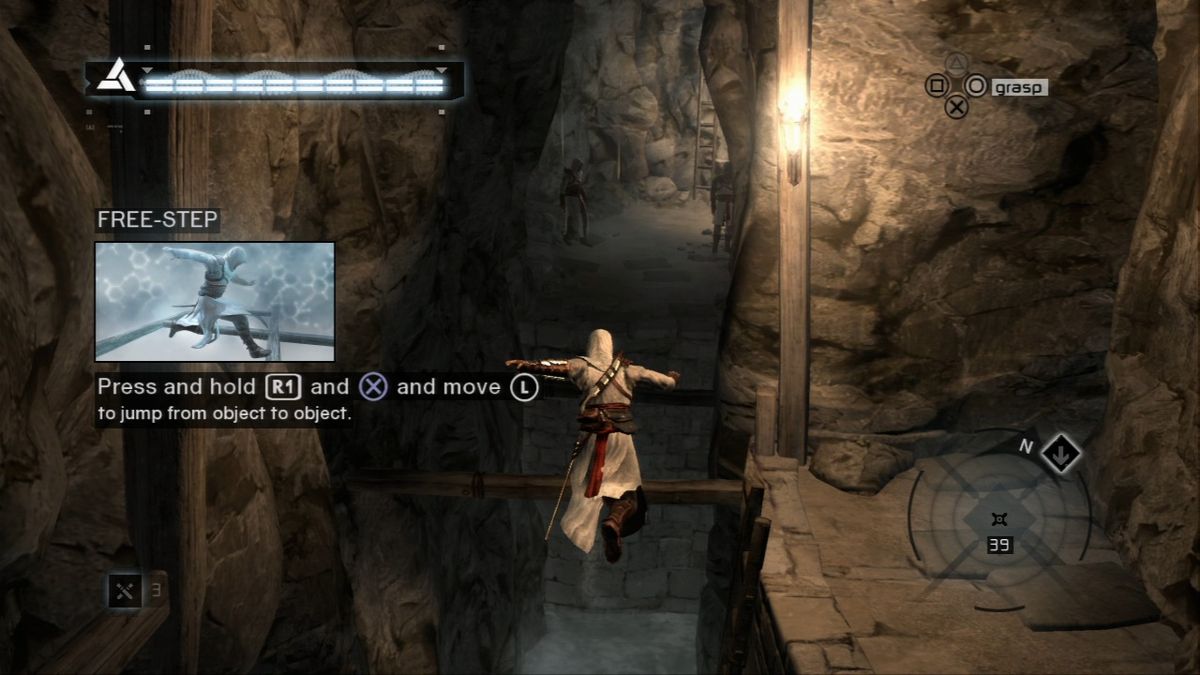Choose the throwing knife icon in the minimap
The width and height of the screenshot is (1200, 675).
[998, 518]
